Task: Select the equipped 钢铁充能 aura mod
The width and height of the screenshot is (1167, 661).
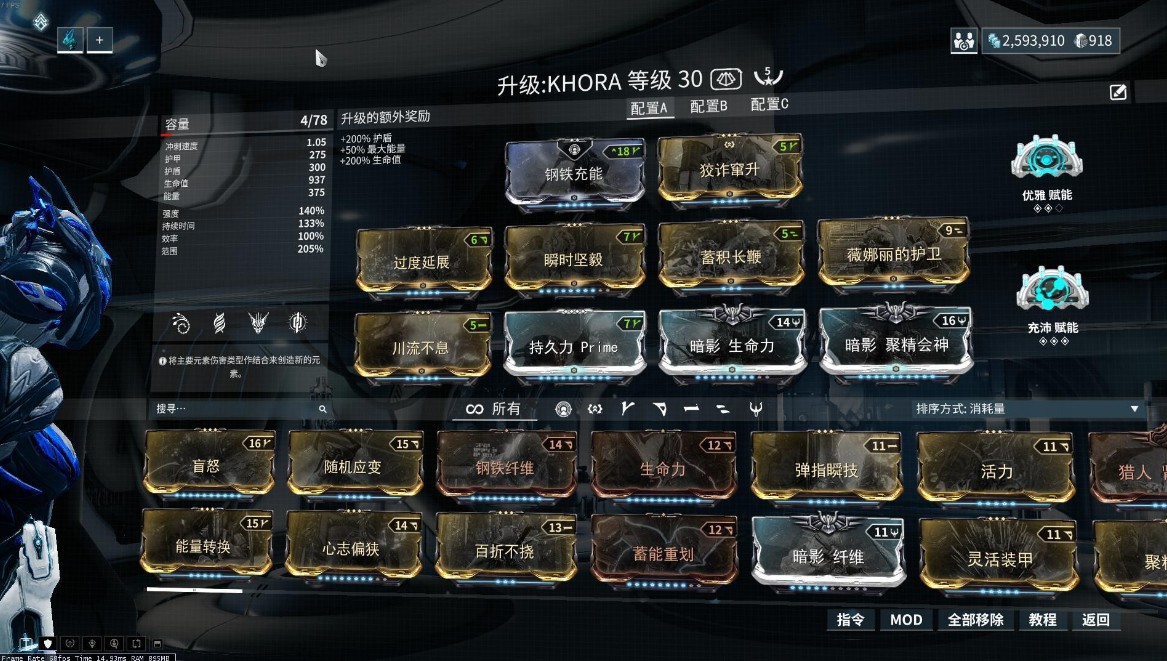Action: (x=573, y=172)
